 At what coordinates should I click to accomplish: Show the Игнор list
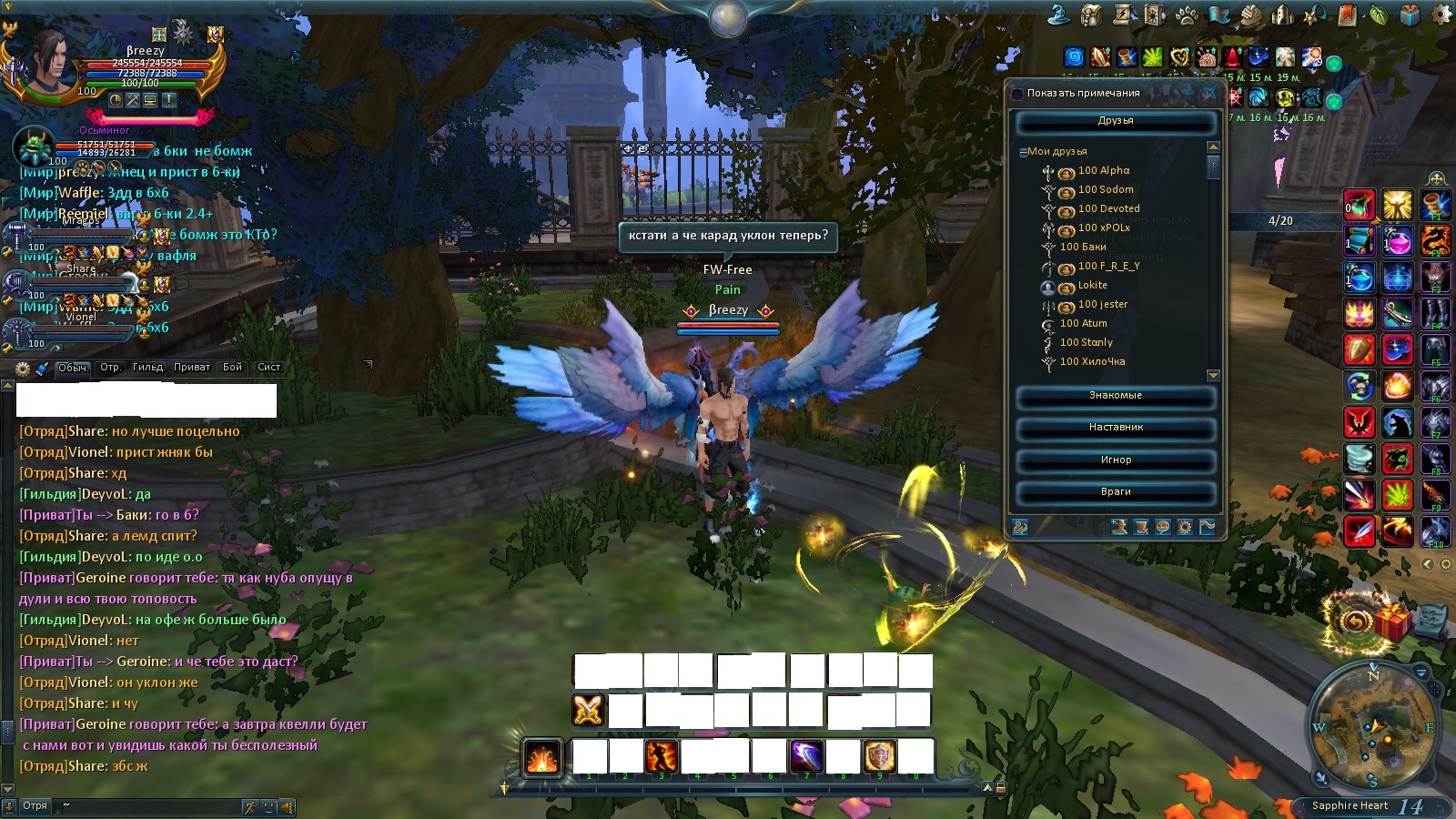pos(1116,460)
